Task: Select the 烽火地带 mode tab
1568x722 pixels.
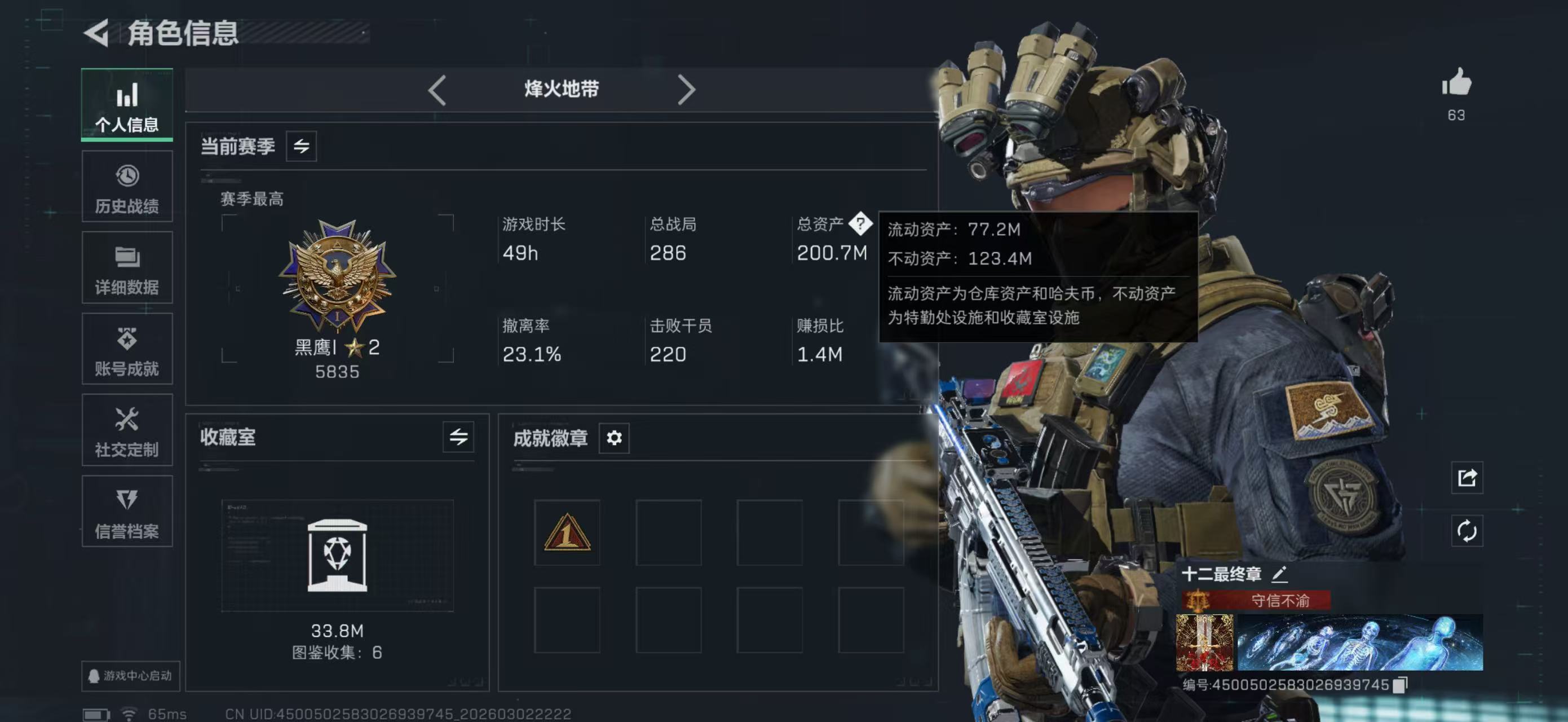Action: (560, 89)
